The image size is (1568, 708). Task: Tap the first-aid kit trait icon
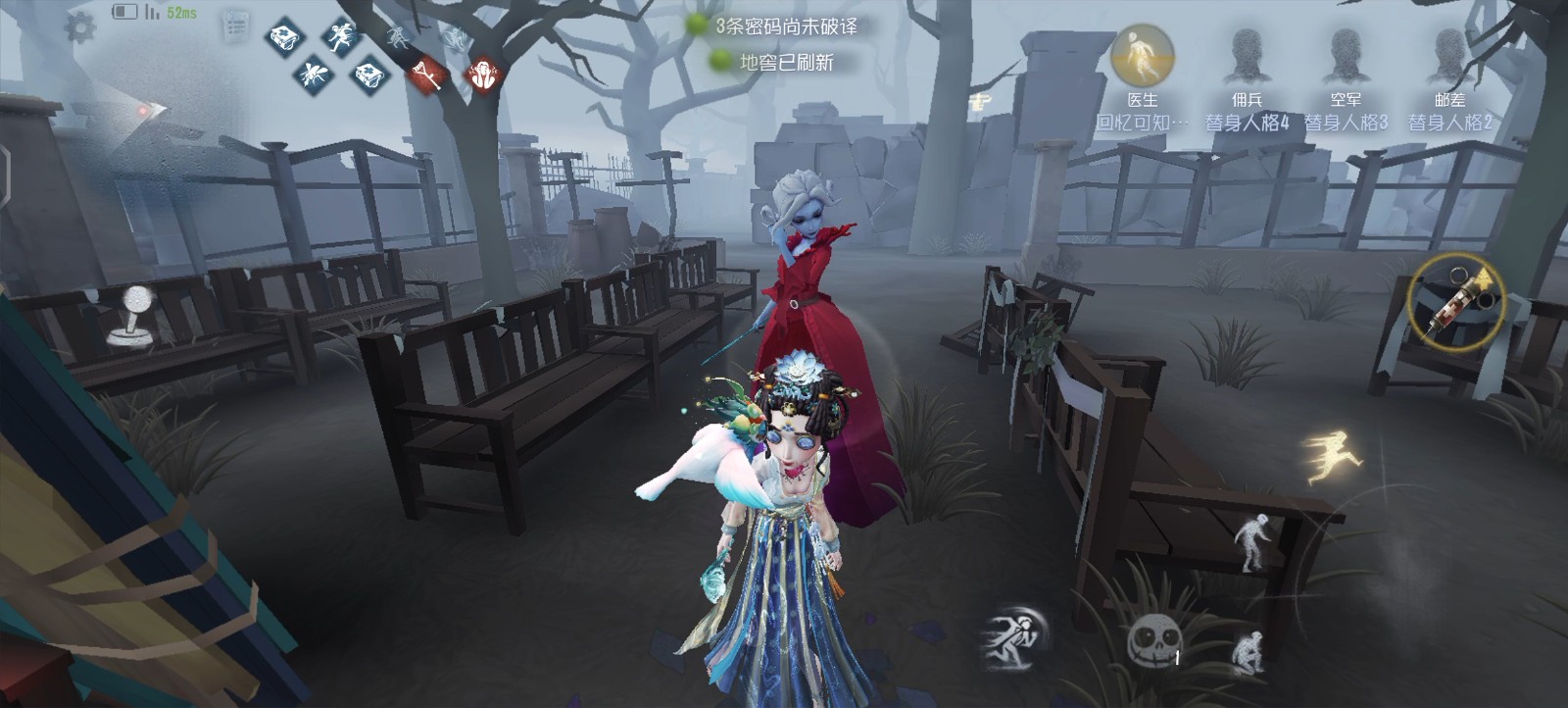[x=284, y=41]
